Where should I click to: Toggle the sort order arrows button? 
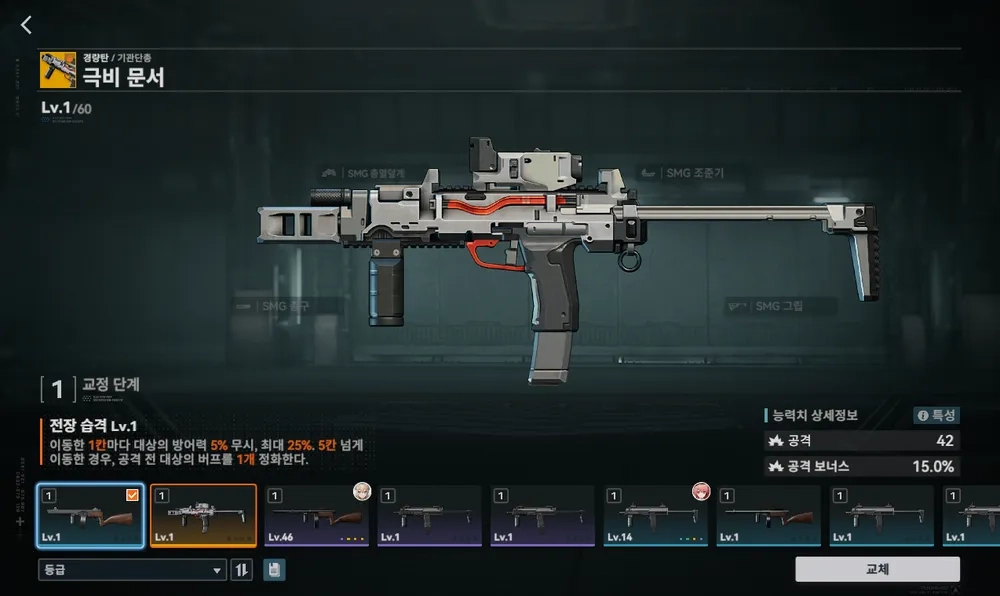click(242, 570)
